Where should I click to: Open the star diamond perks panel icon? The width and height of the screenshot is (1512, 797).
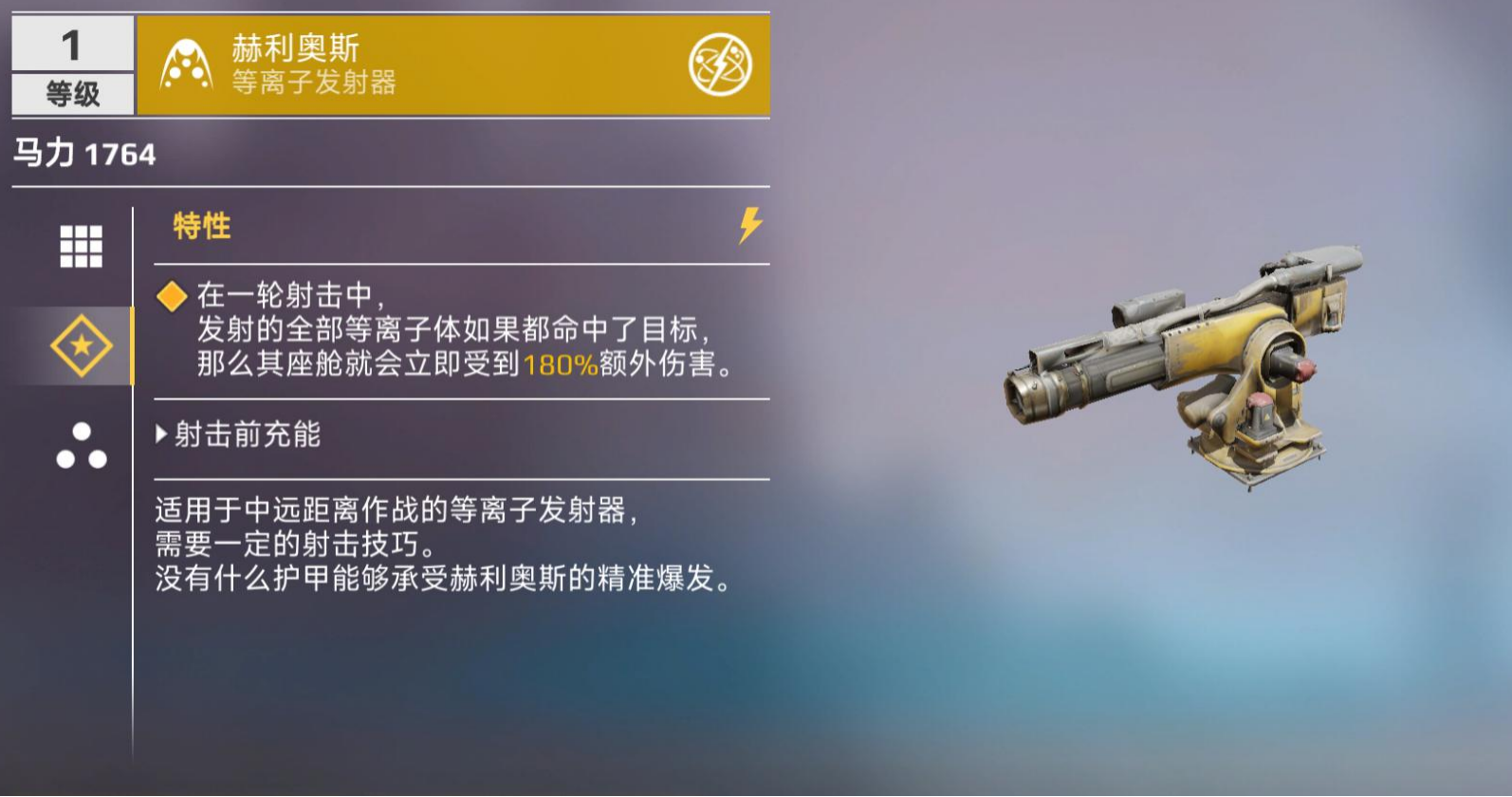click(82, 344)
